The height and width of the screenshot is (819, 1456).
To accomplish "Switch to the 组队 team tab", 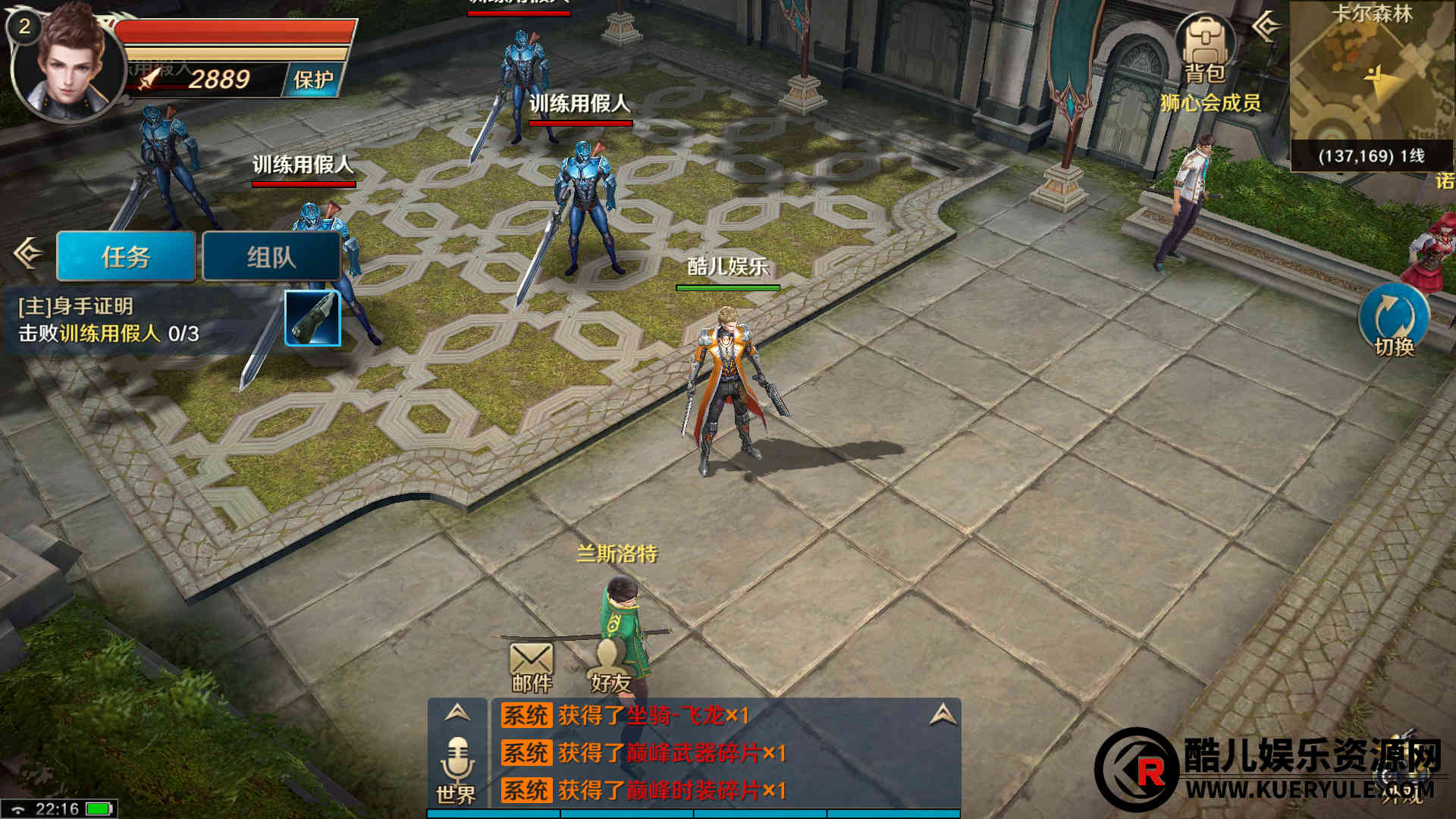I will click(x=271, y=257).
